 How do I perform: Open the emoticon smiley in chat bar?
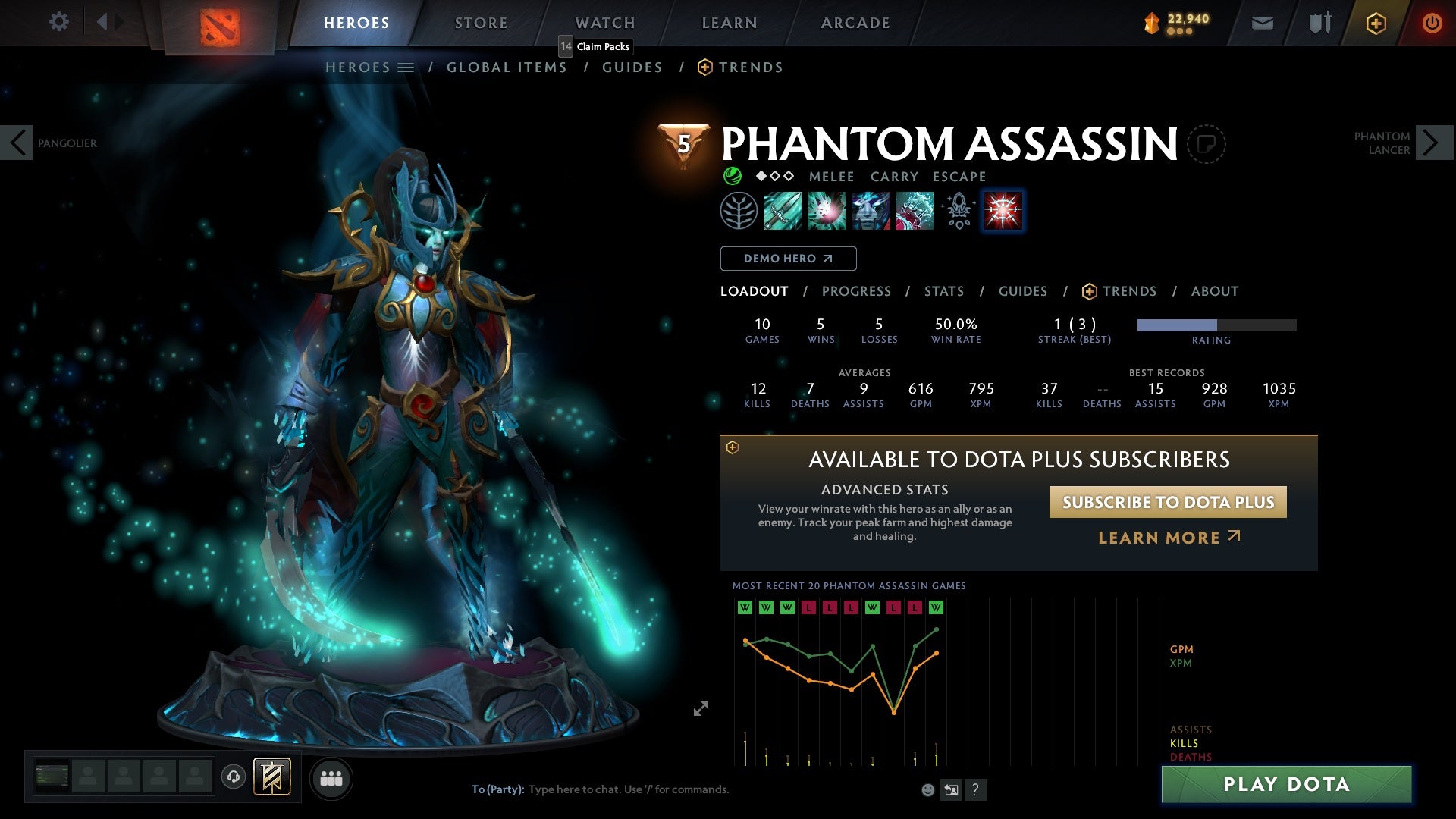click(927, 789)
